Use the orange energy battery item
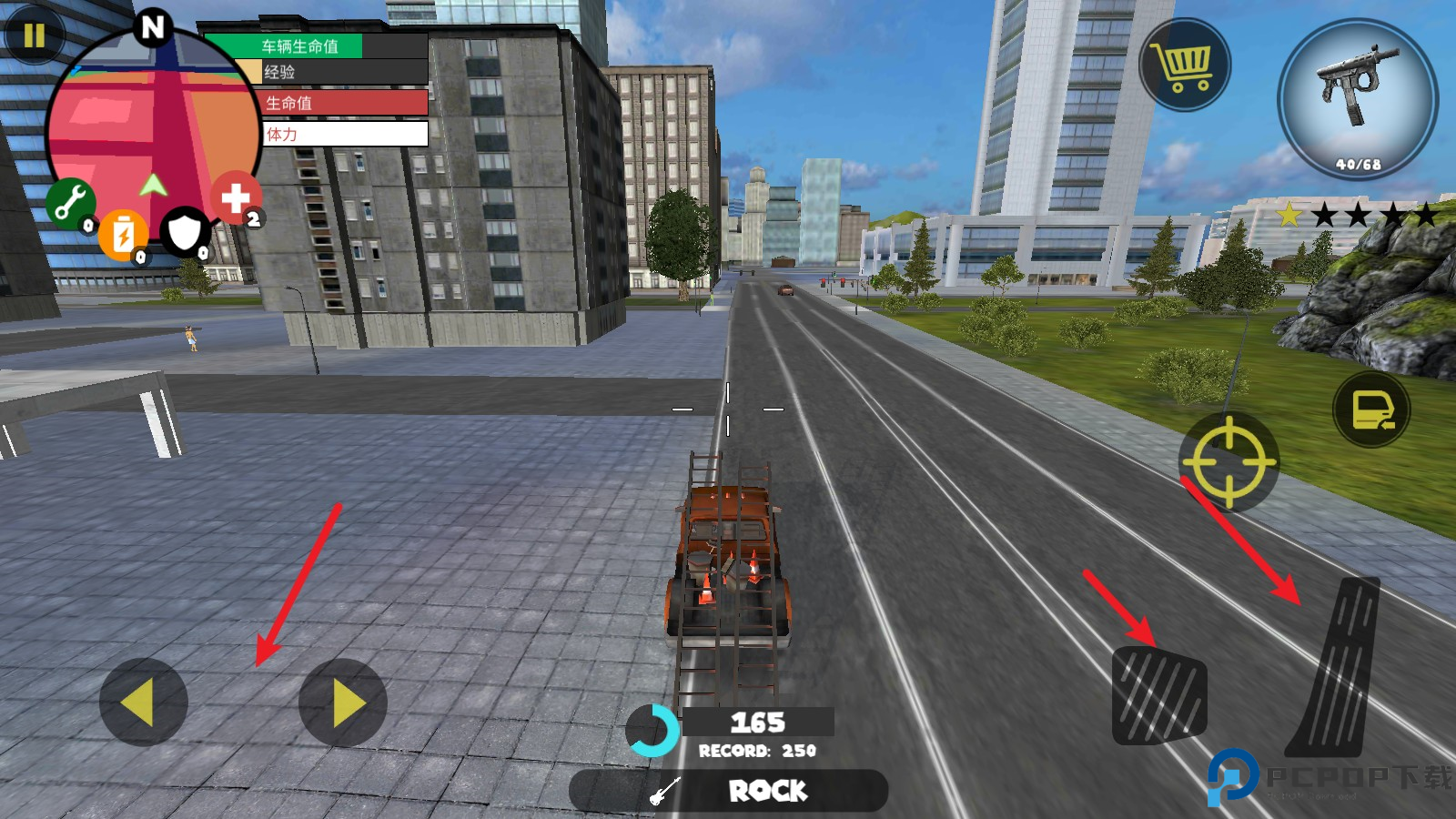1456x819 pixels. coord(123,235)
